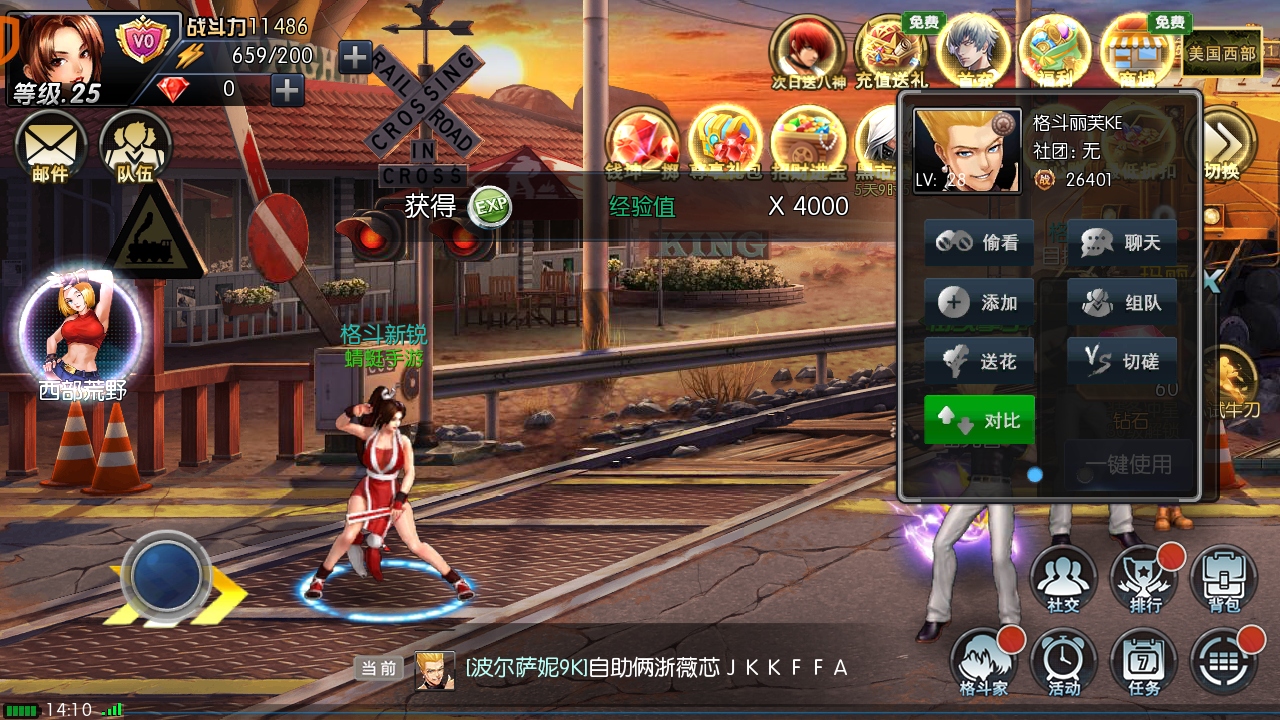Open the 任务 quests calendar icon
The image size is (1280, 720).
[1143, 662]
